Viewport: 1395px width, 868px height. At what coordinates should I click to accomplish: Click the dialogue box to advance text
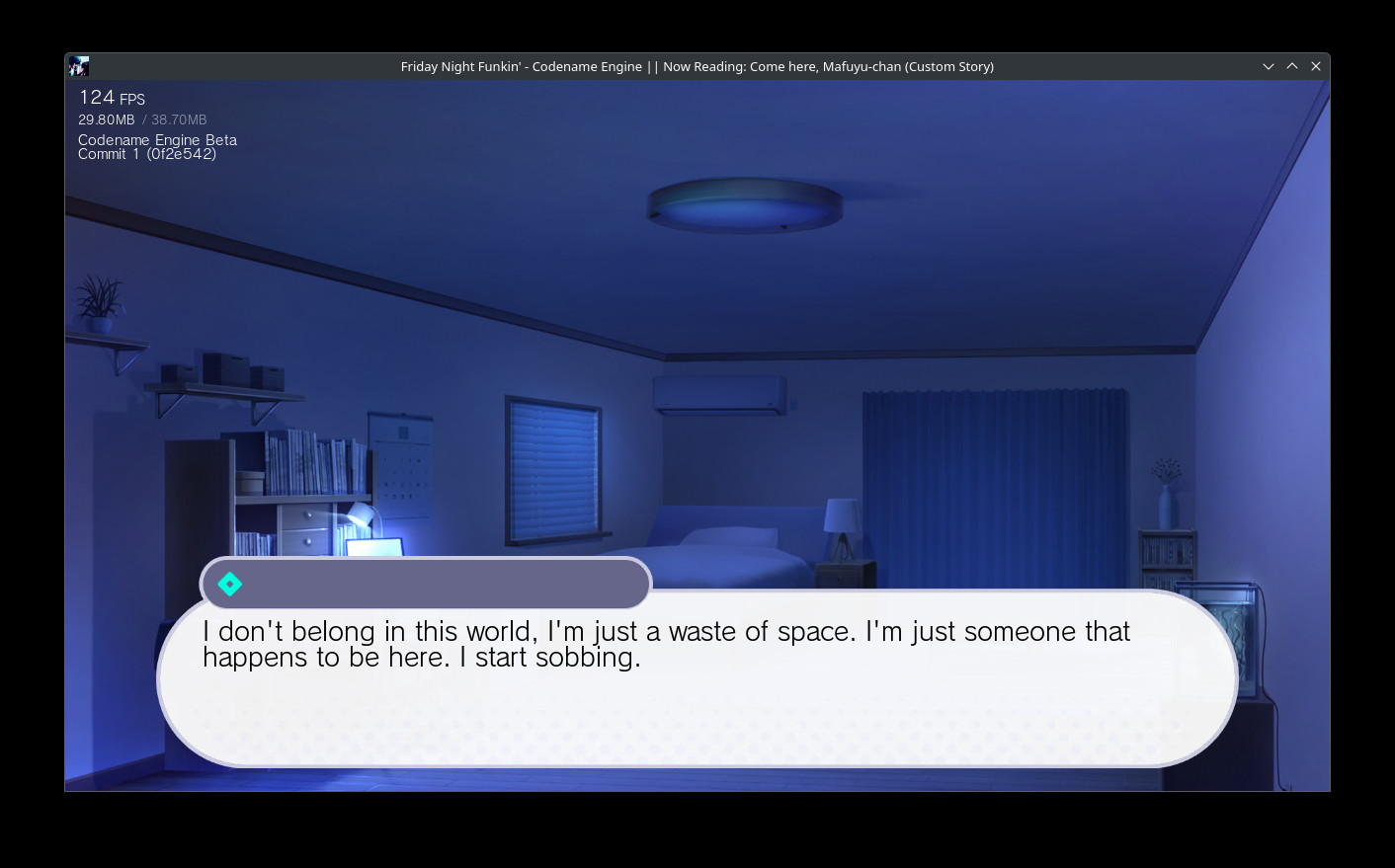(696, 681)
